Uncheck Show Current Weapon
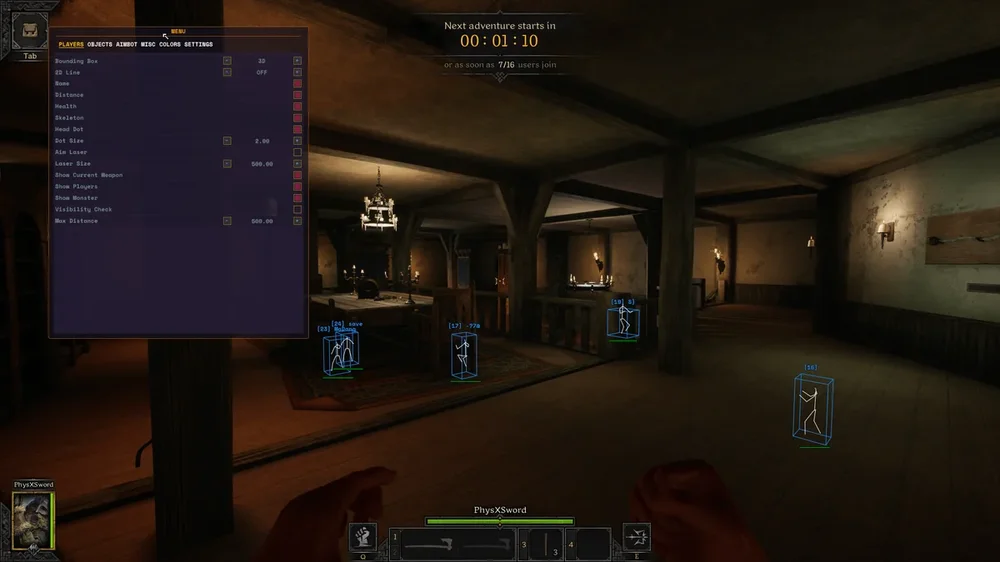This screenshot has height=562, width=1000. pyautogui.click(x=297, y=175)
